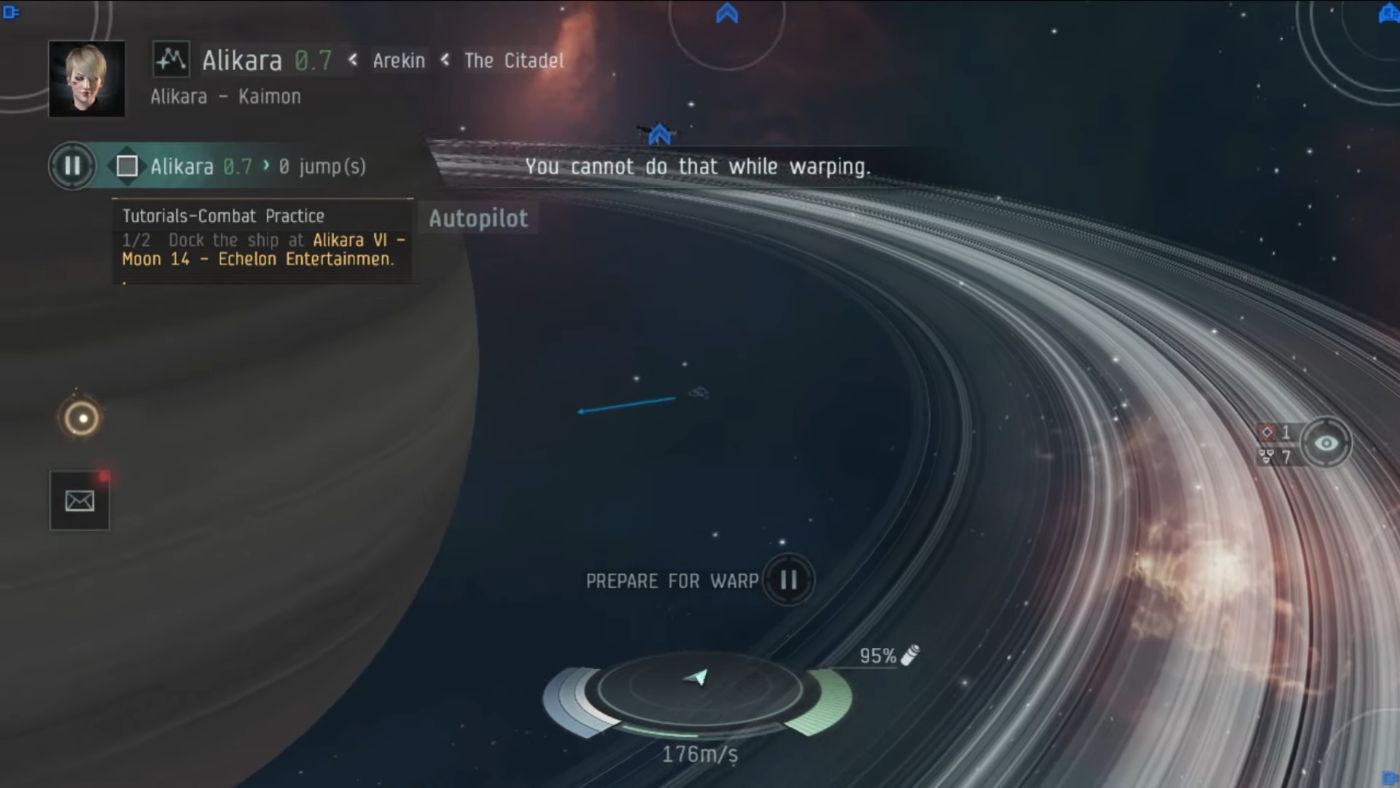Toggle the checkbox beside Alikara 0.7 route
The width and height of the screenshot is (1400, 788).
(127, 166)
